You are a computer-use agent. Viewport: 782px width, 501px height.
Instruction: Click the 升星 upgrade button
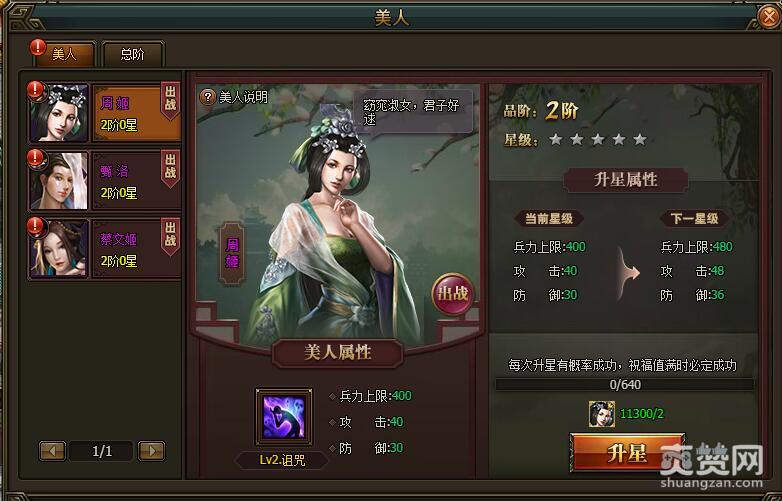[x=627, y=453]
